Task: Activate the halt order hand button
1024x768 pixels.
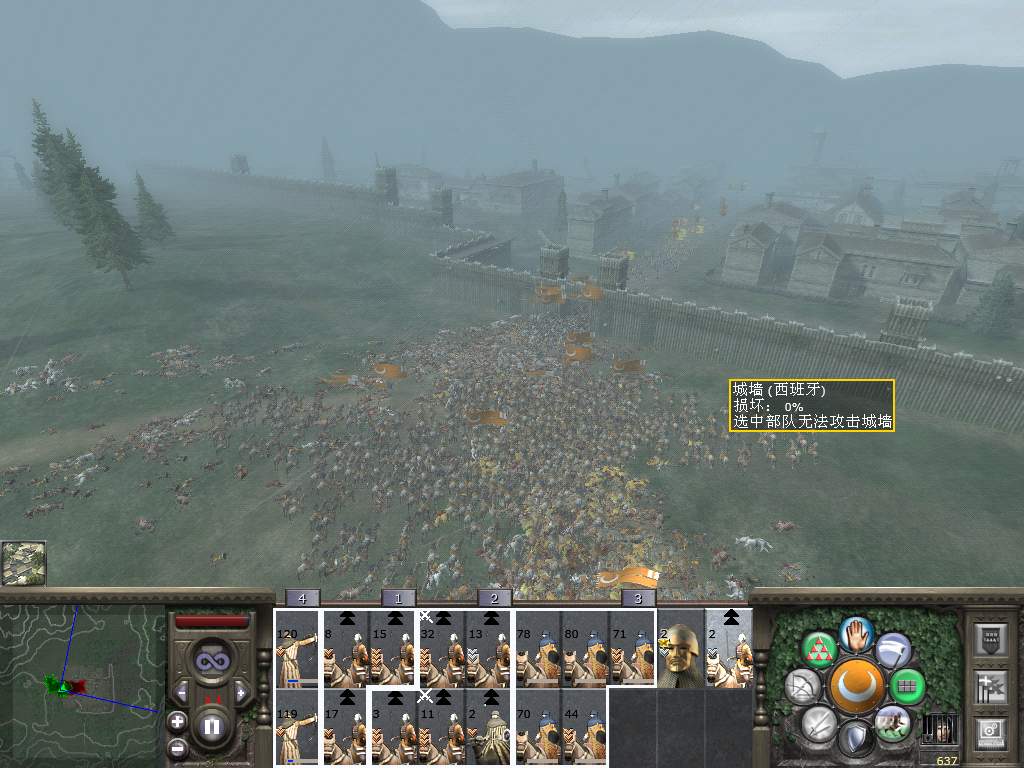Action: point(855,632)
